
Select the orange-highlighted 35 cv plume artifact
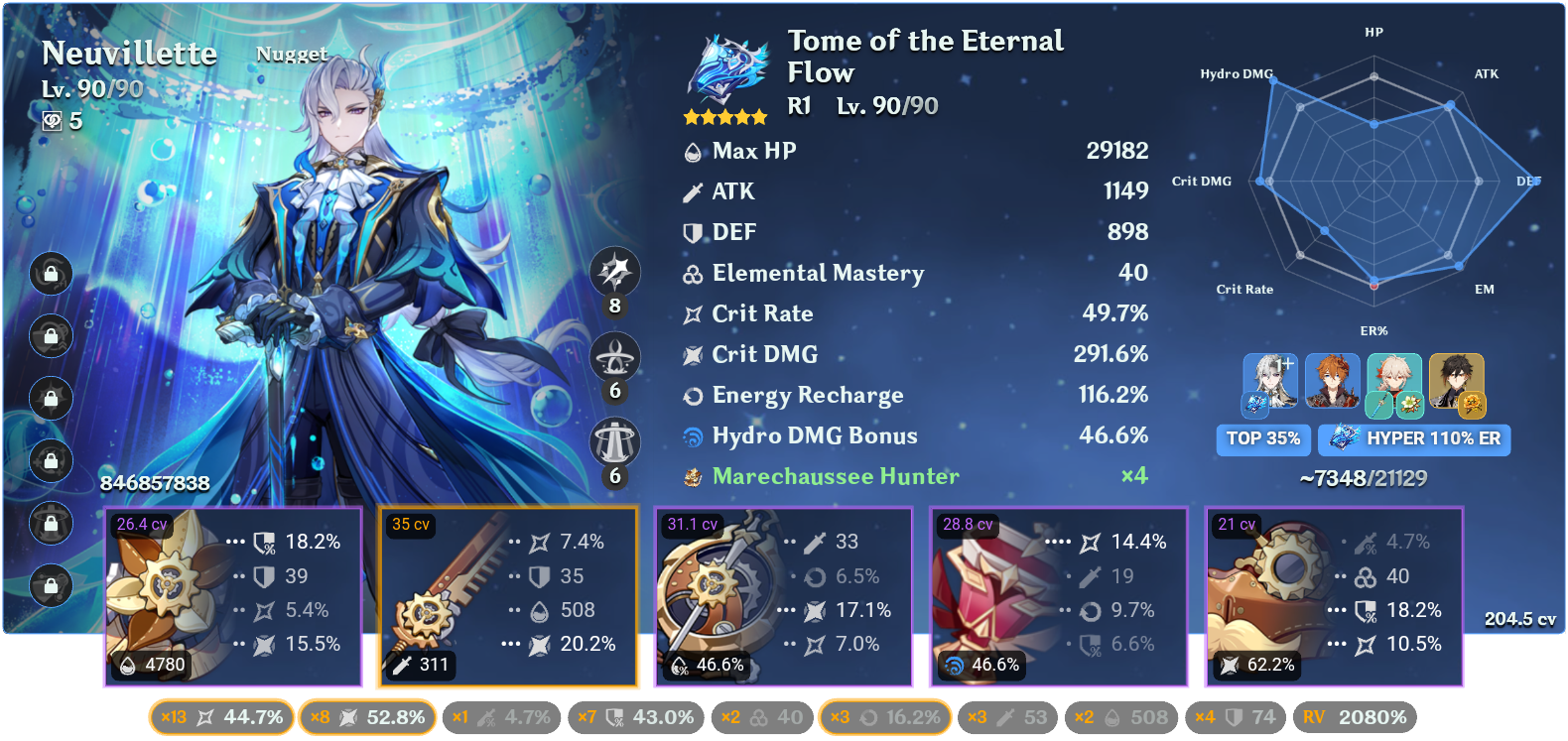pos(508,595)
